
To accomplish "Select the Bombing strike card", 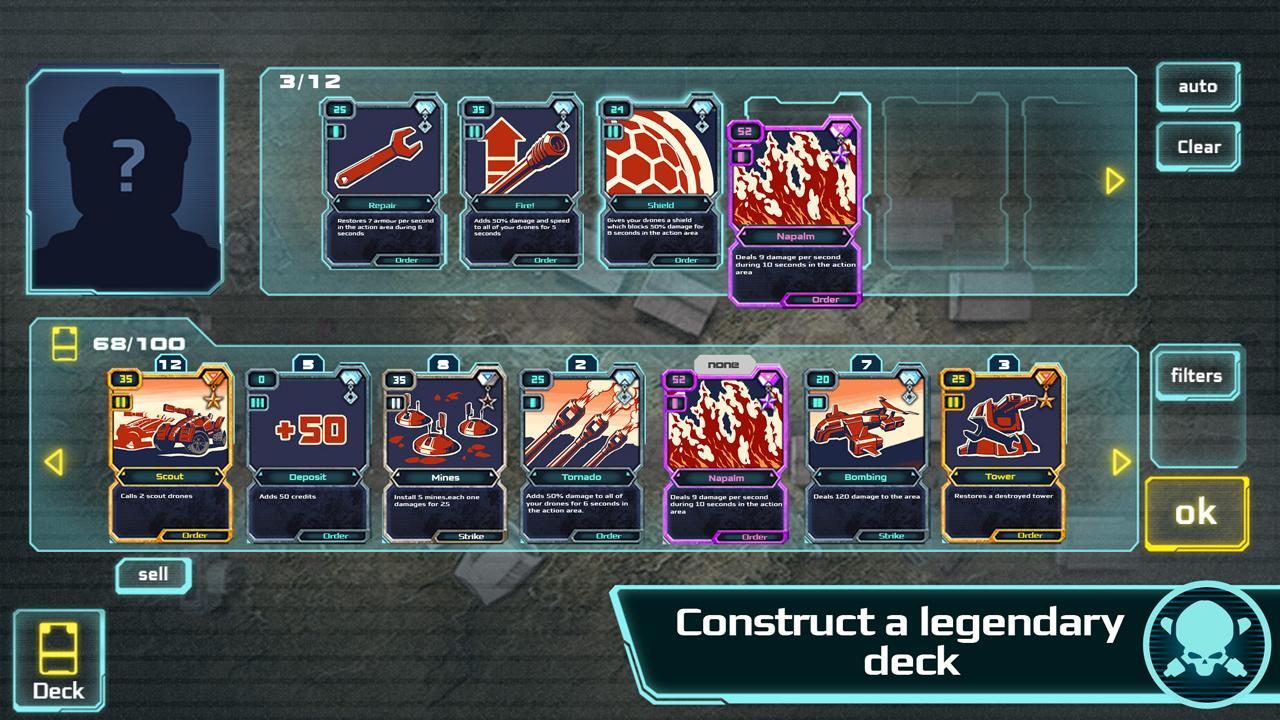I will tap(865, 455).
